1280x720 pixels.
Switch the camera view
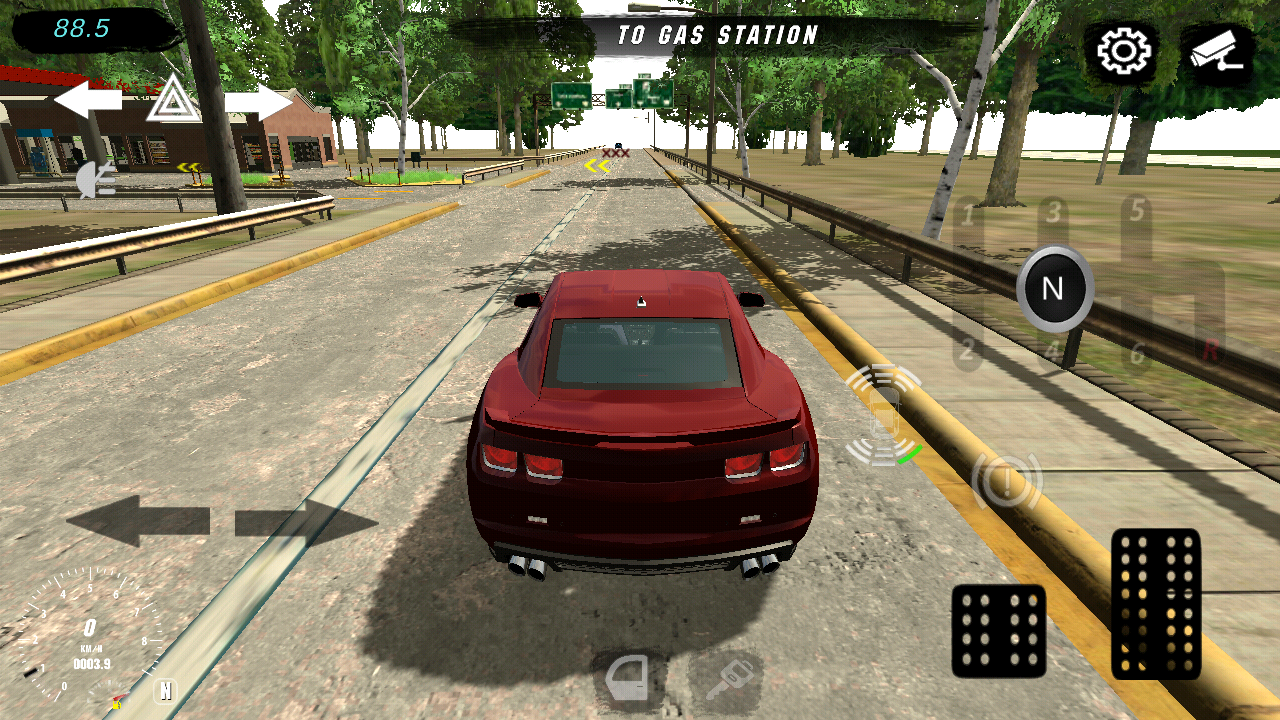click(x=1217, y=52)
